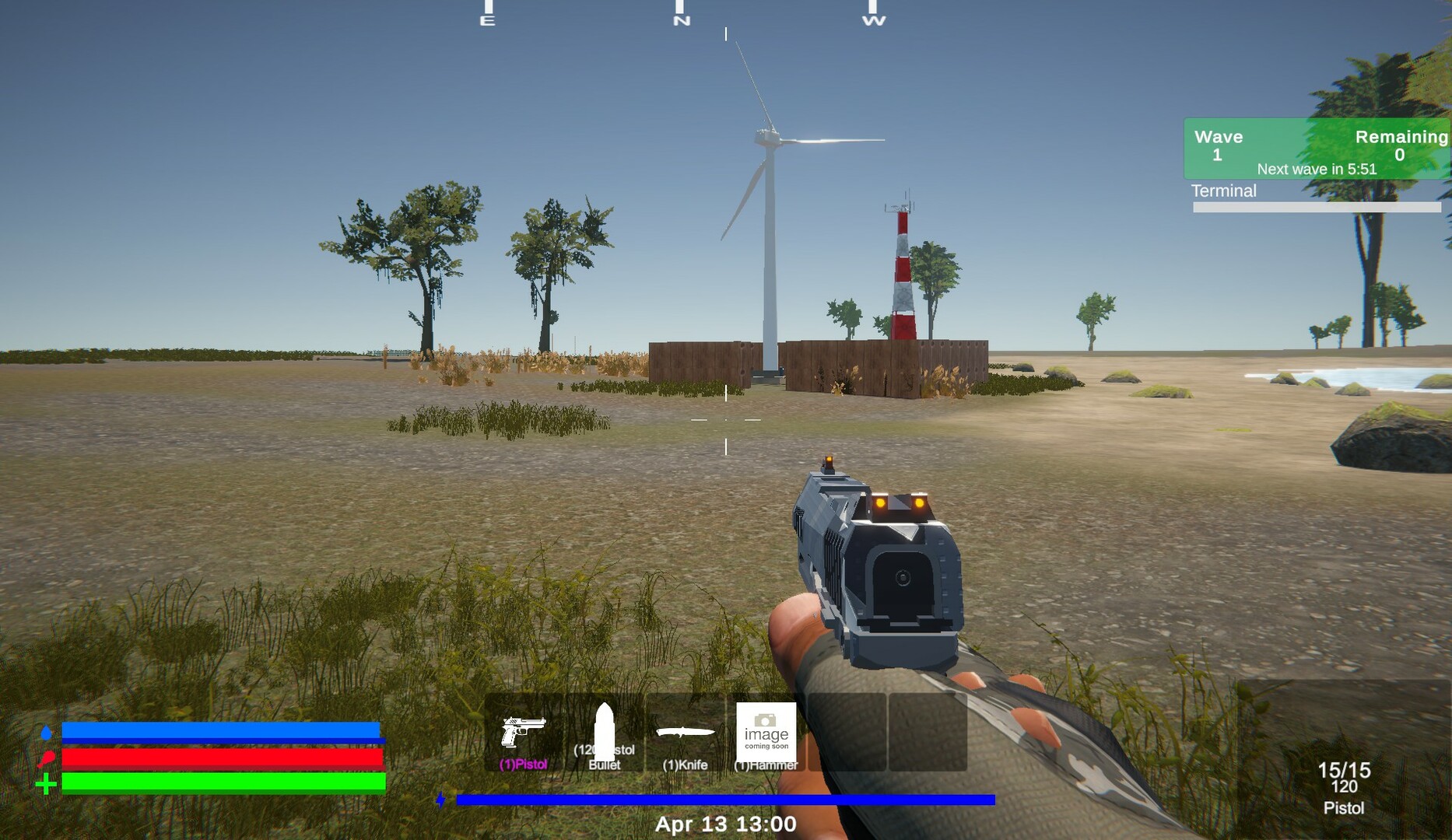Select the Pistol Bullet hotbar icon
The width and height of the screenshot is (1452, 840).
pos(605,731)
